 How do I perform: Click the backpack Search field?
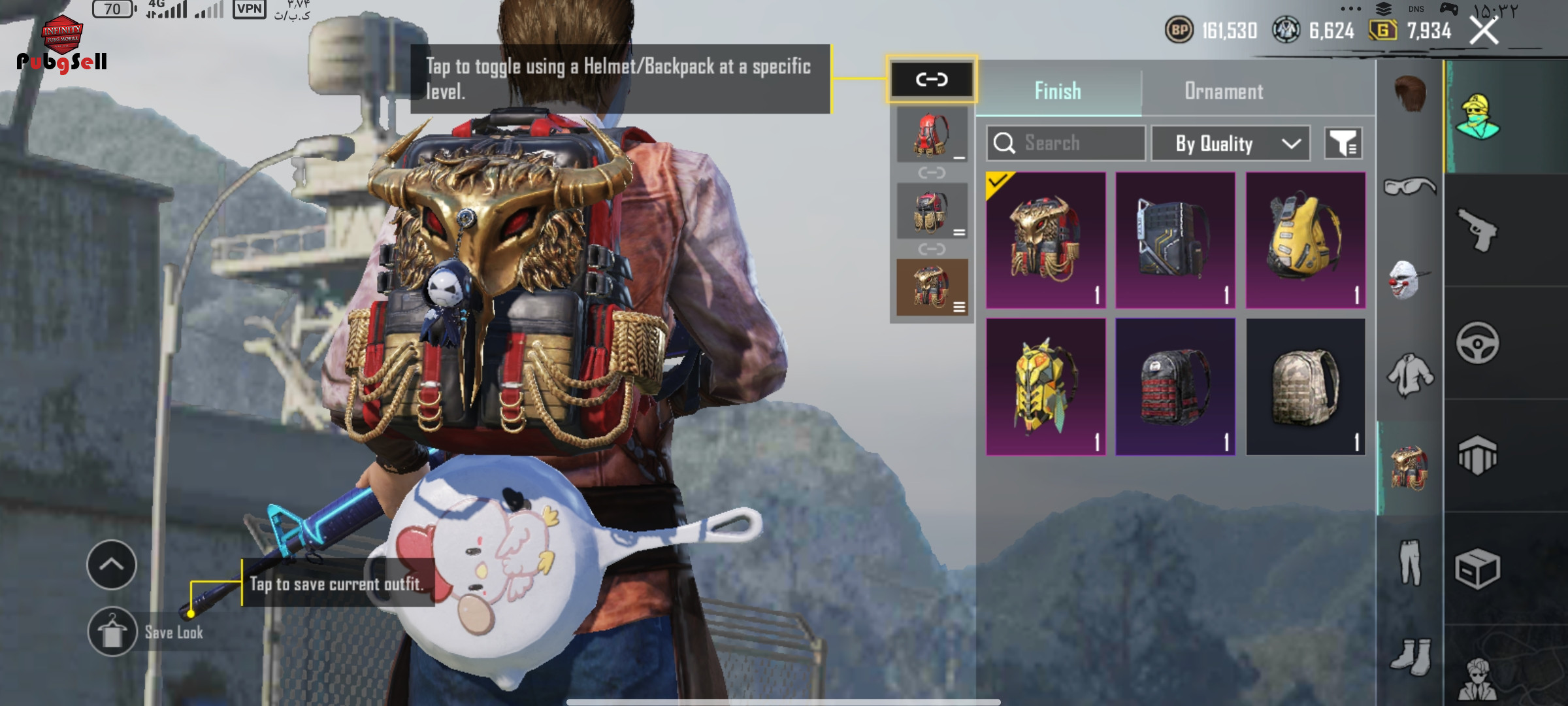click(1066, 143)
